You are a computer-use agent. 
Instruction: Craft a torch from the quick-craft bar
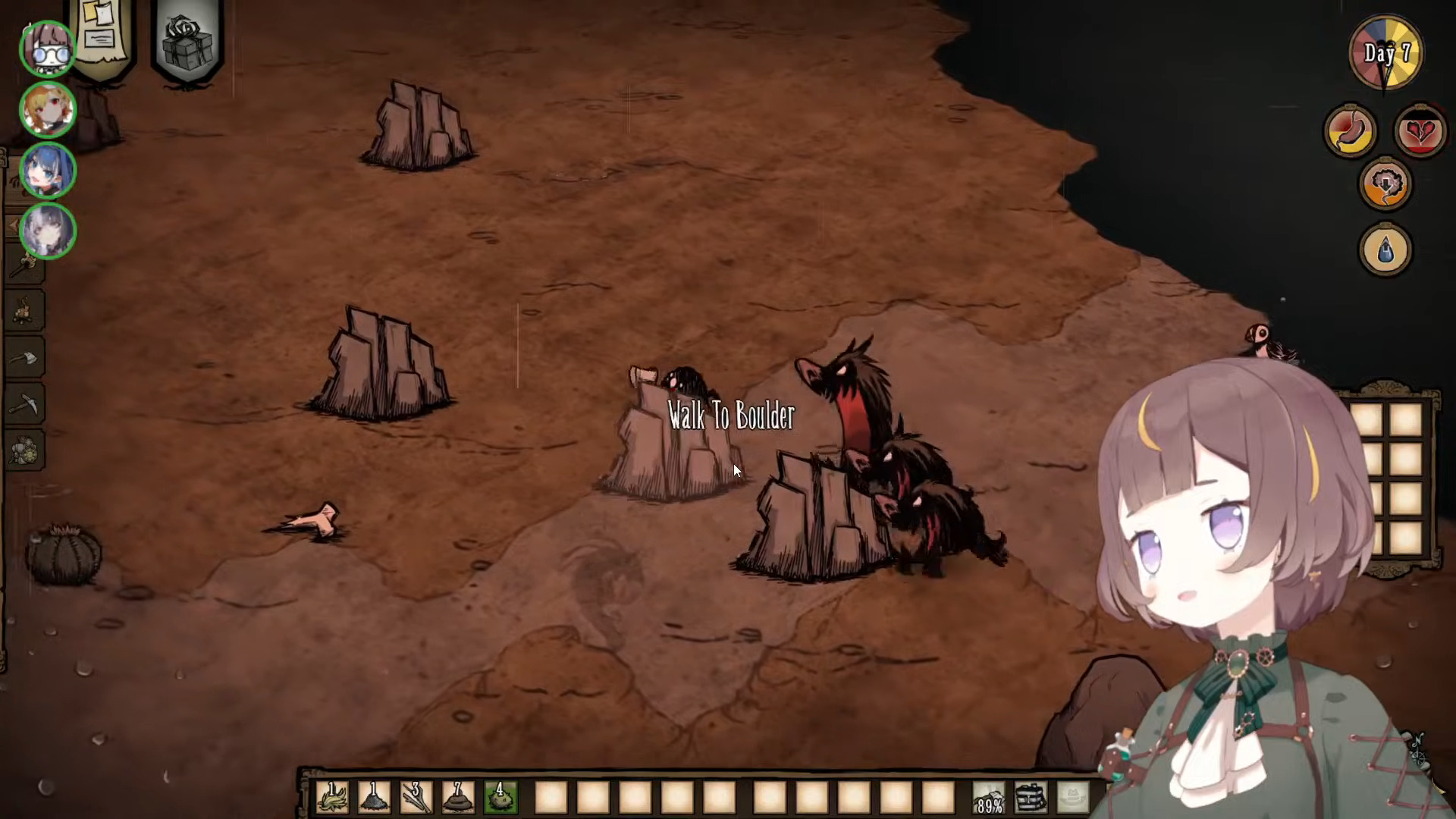coord(27,264)
